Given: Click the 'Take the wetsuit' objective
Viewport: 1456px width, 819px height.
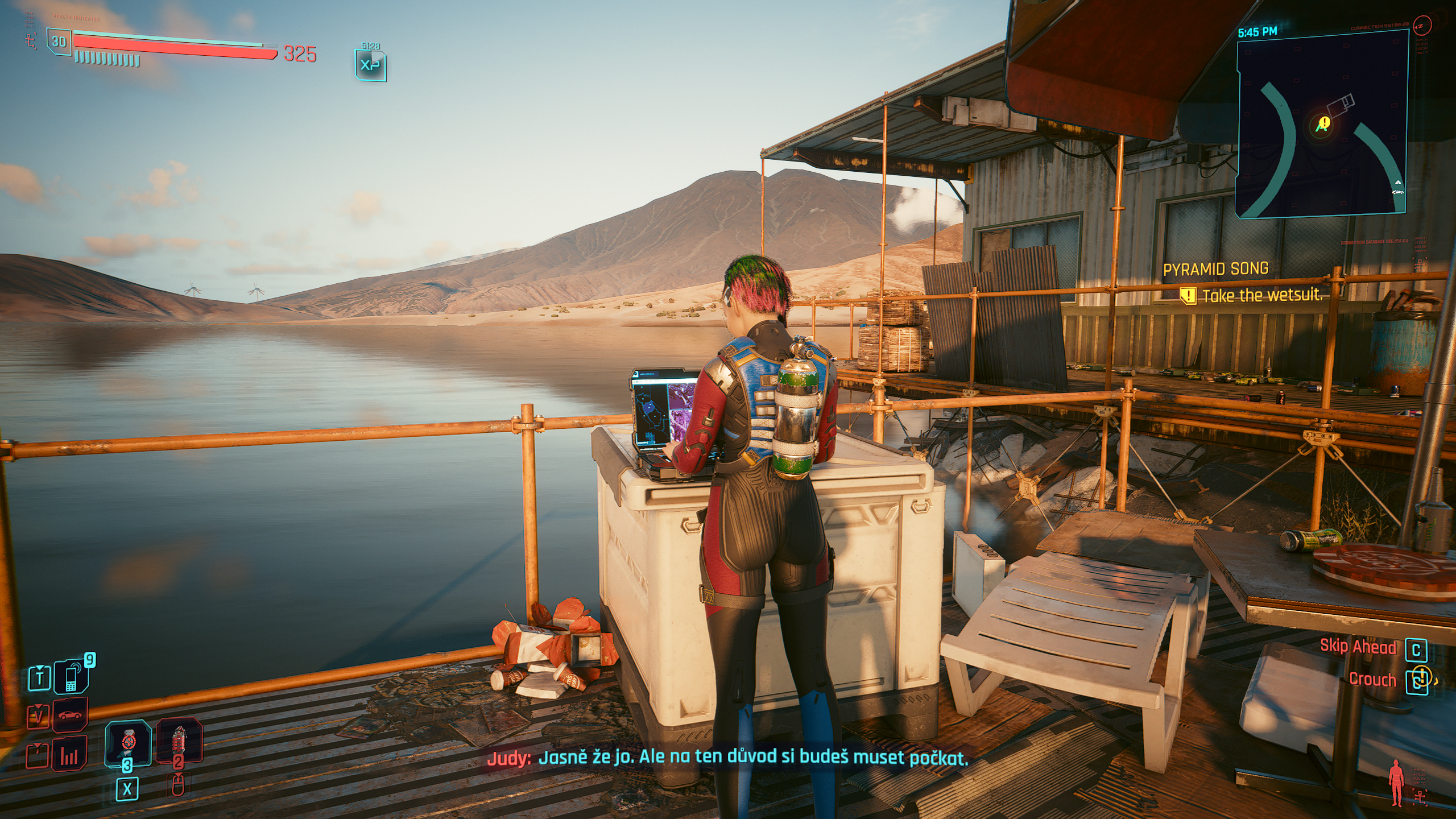Looking at the screenshot, I should pyautogui.click(x=1262, y=296).
